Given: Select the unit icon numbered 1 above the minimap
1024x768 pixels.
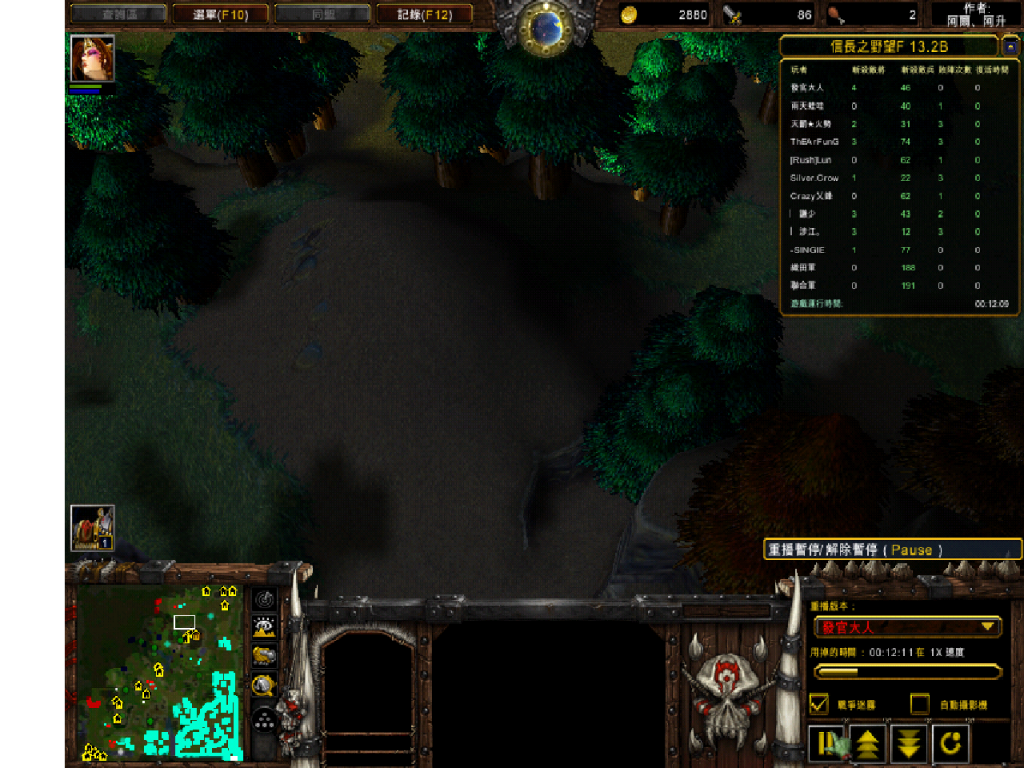Looking at the screenshot, I should click(92, 528).
